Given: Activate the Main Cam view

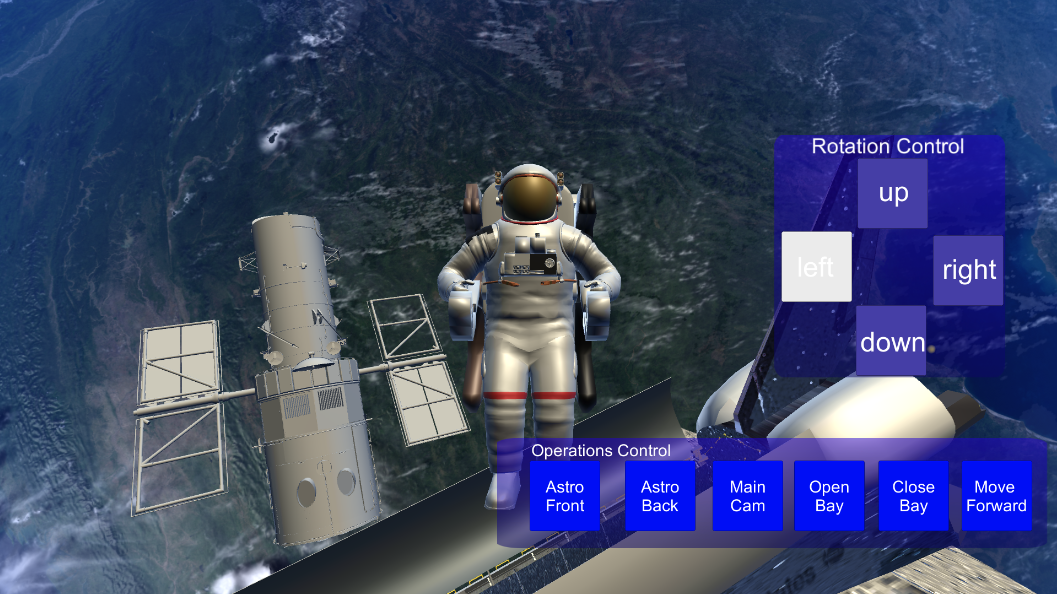Looking at the screenshot, I should tap(747, 496).
